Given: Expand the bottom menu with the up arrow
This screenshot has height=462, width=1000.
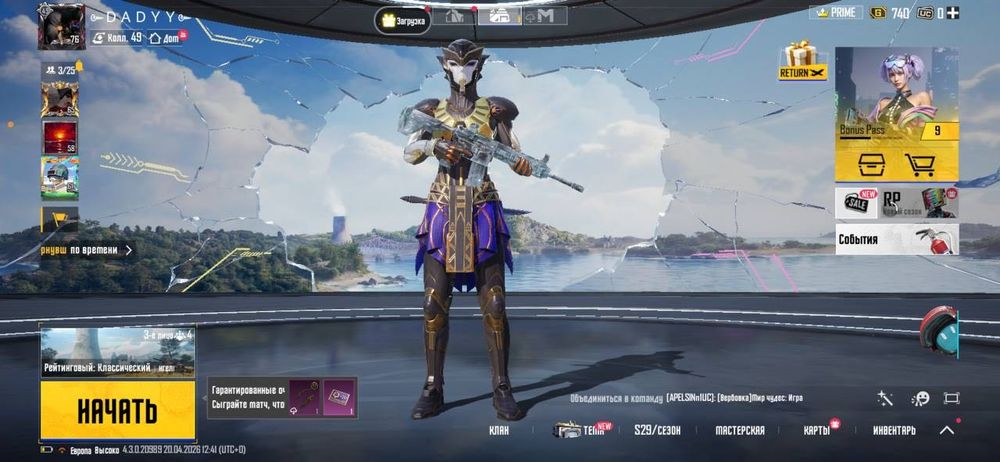Looking at the screenshot, I should pos(947,430).
